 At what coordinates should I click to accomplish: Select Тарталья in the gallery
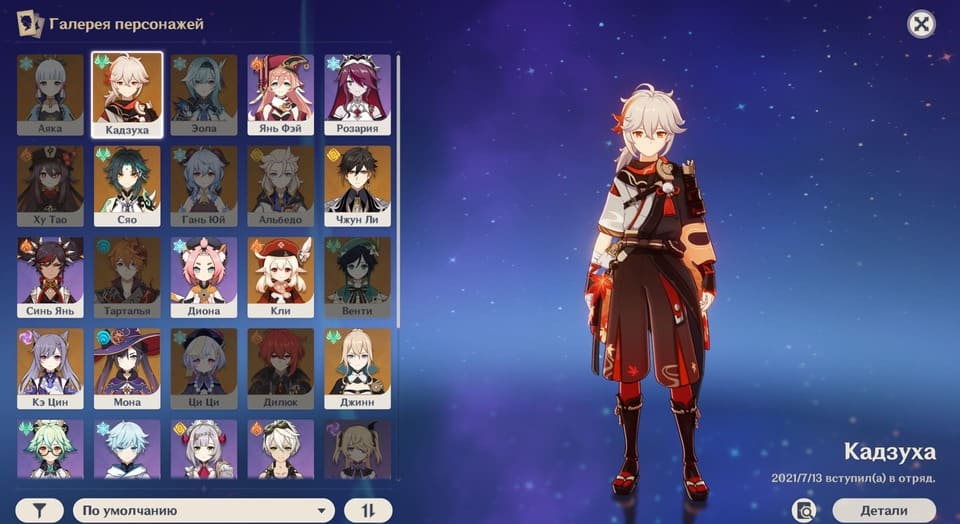tap(127, 277)
